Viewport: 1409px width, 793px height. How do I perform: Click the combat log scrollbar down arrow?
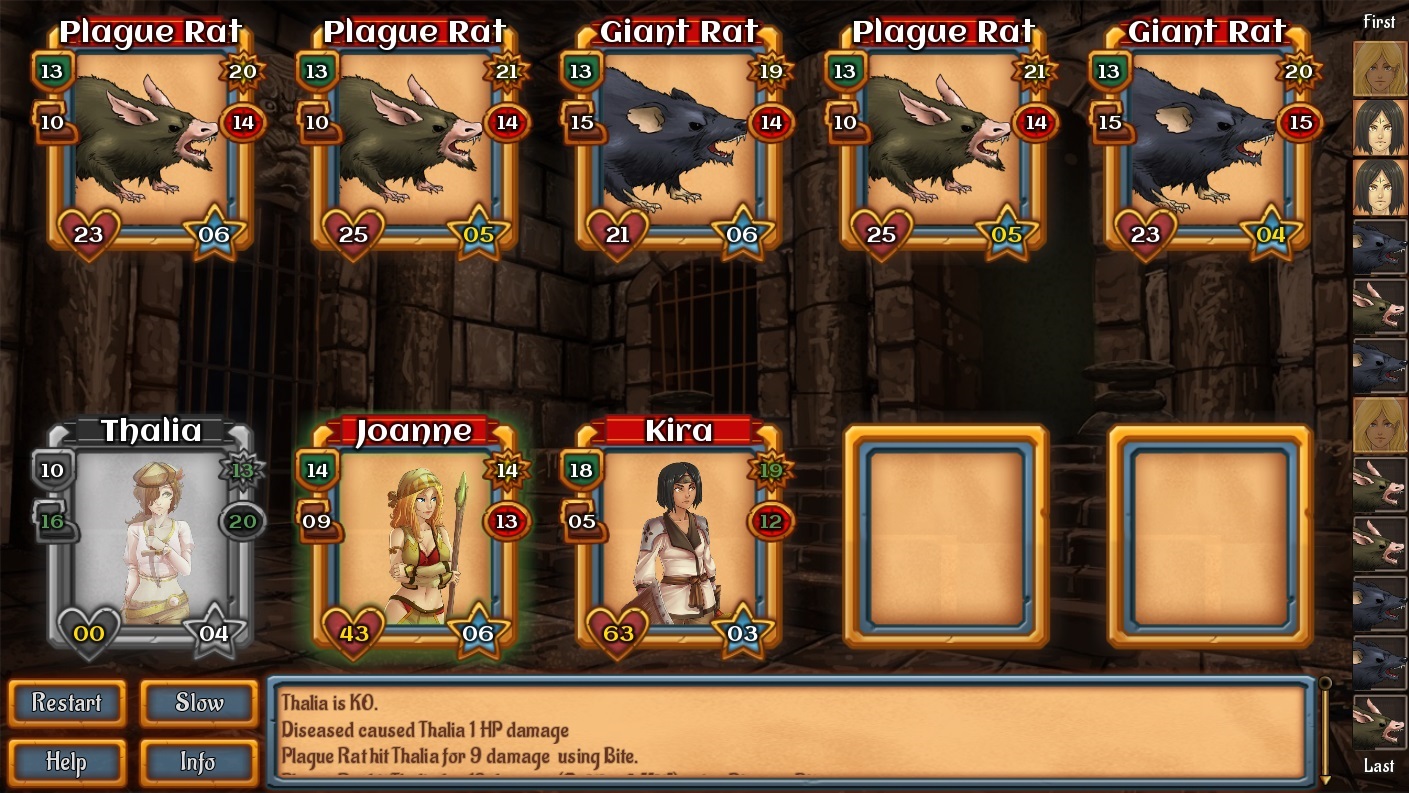point(1325,778)
